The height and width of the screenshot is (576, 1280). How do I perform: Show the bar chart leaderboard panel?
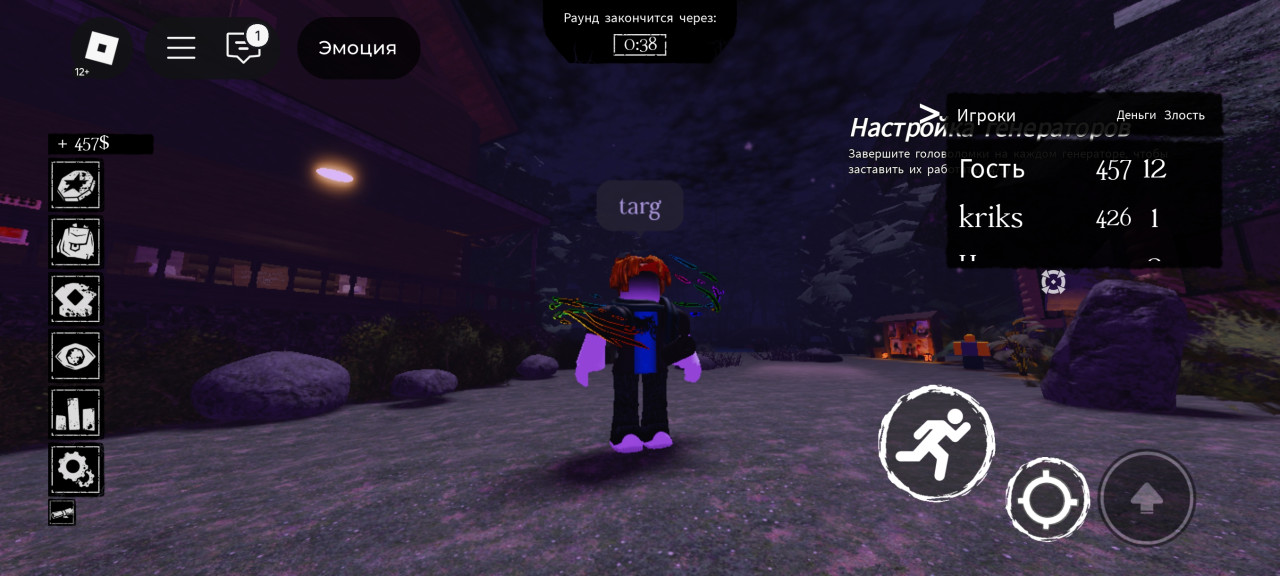(76, 412)
